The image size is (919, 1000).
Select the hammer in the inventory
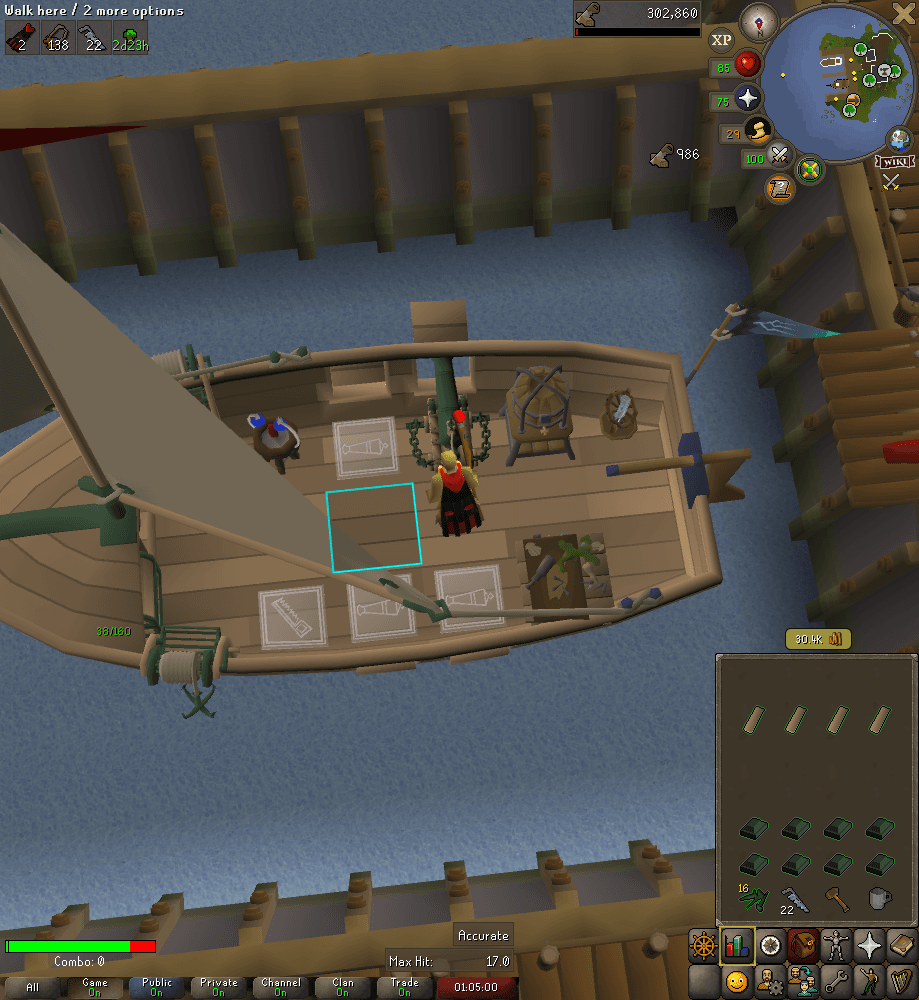[836, 897]
